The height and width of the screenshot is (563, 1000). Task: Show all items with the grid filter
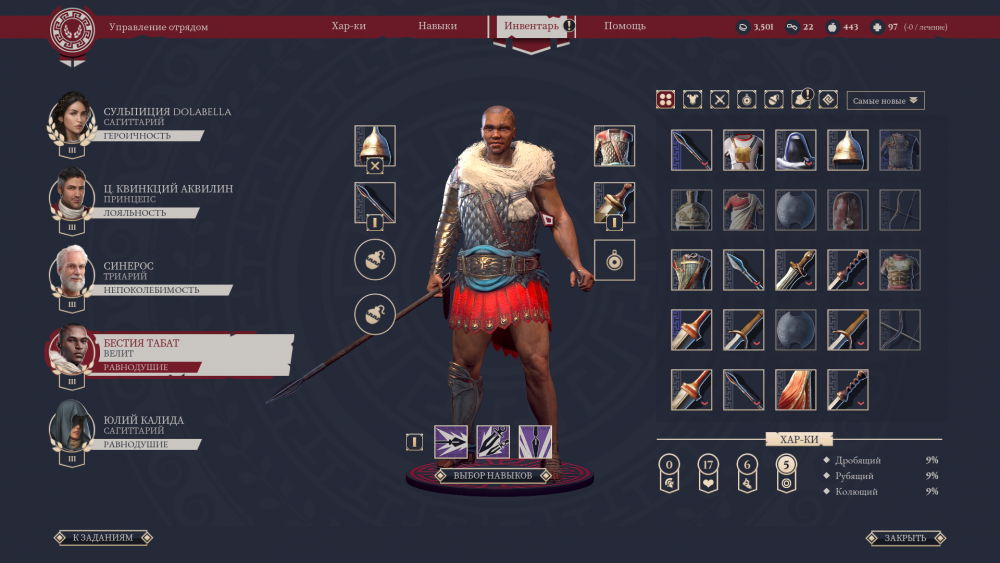tap(665, 99)
